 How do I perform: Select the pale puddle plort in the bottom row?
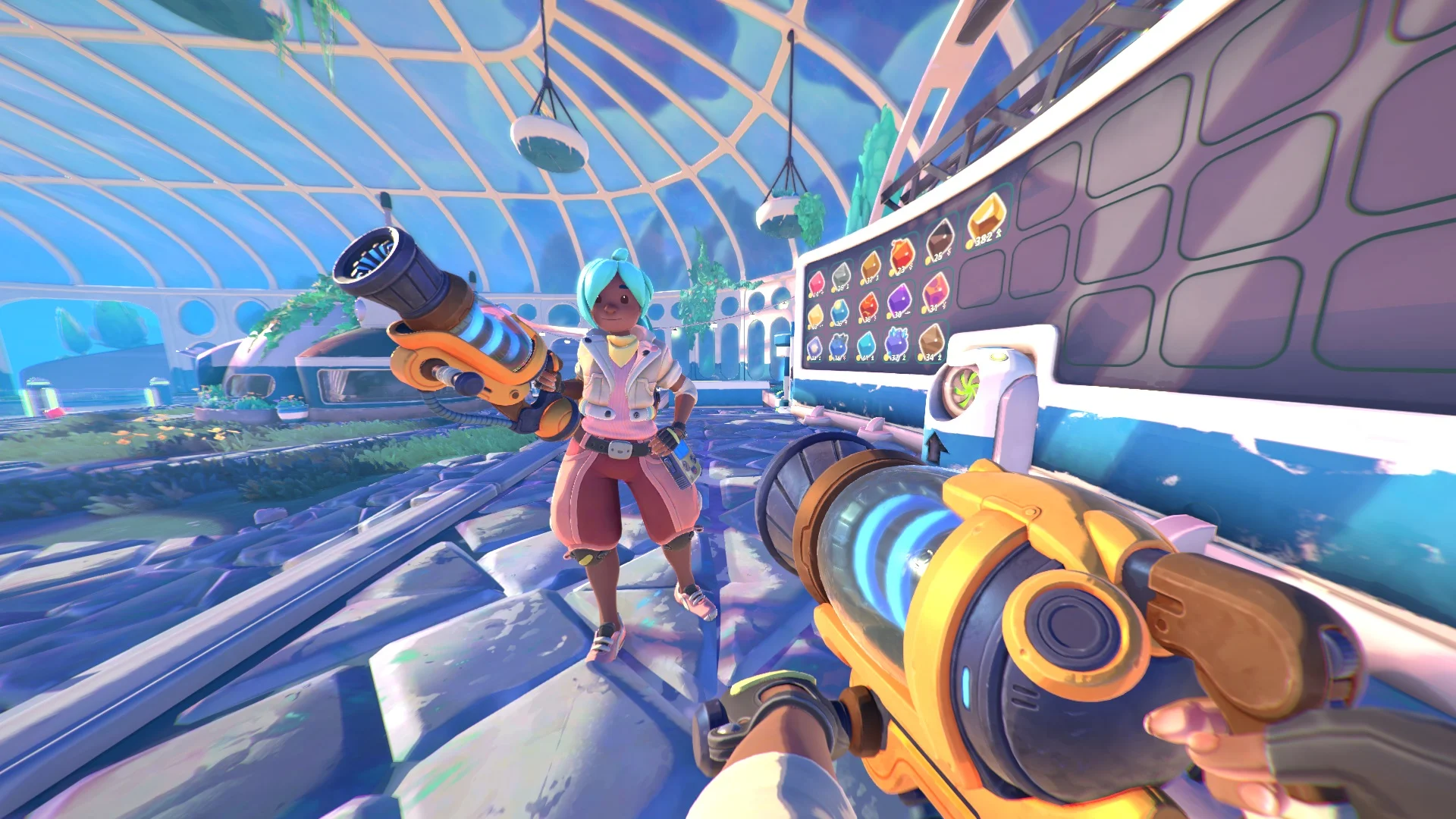point(814,345)
